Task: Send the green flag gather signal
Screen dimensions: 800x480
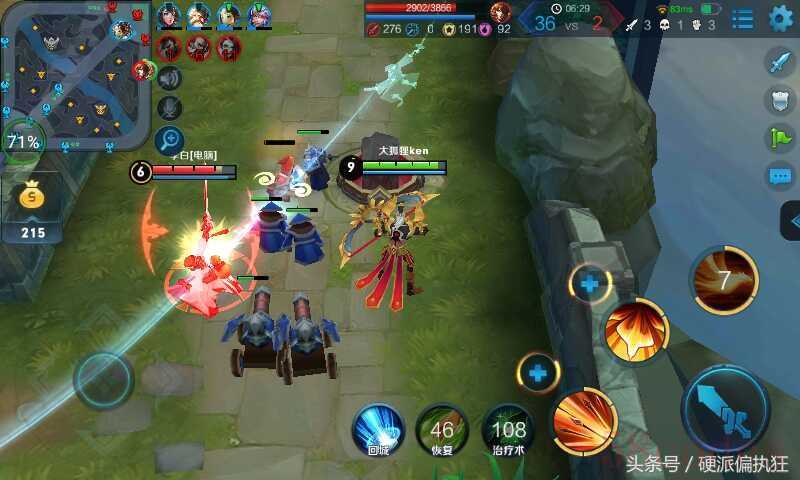Action: point(780,138)
